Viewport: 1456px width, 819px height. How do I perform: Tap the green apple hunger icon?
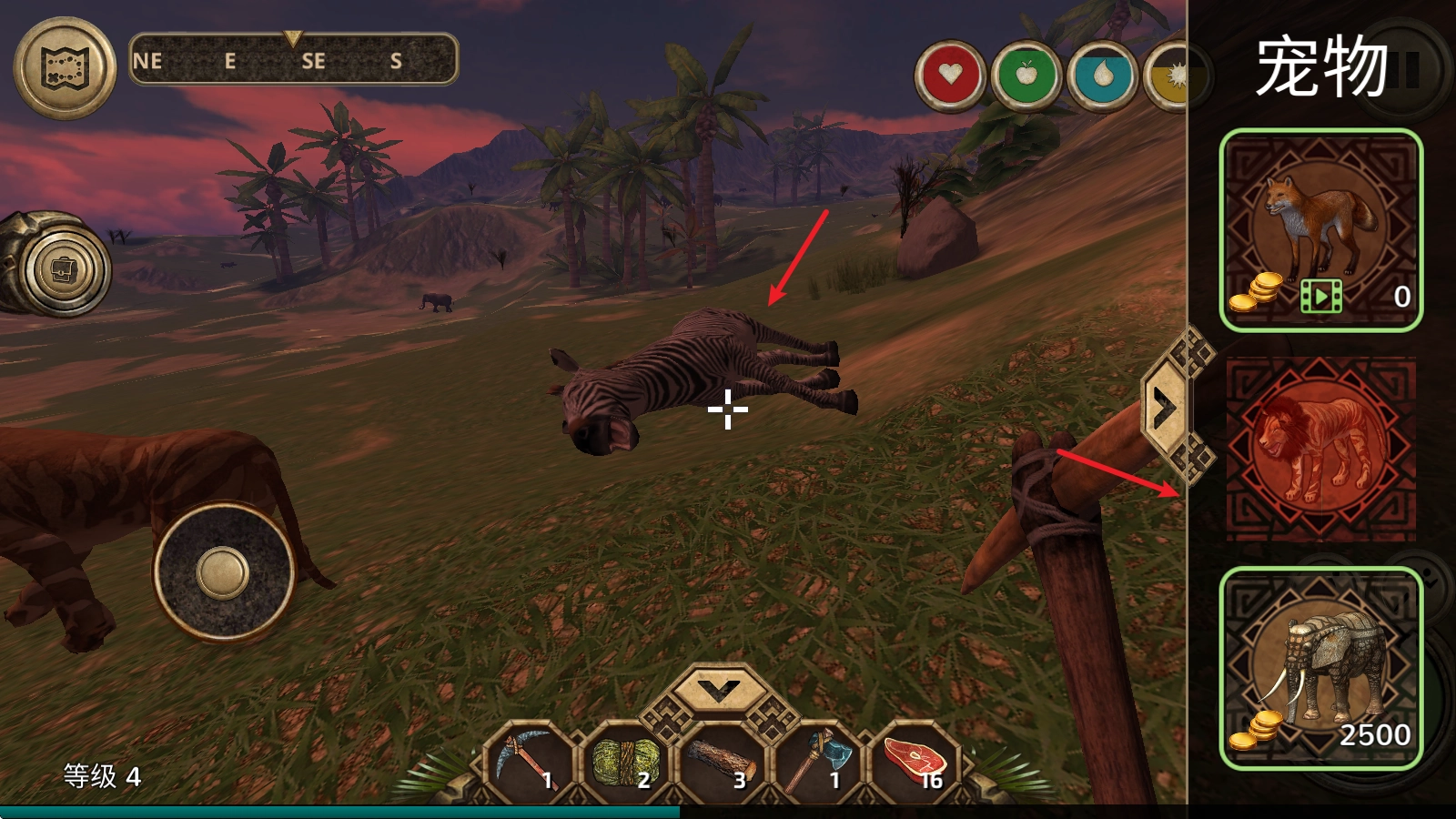1026,75
